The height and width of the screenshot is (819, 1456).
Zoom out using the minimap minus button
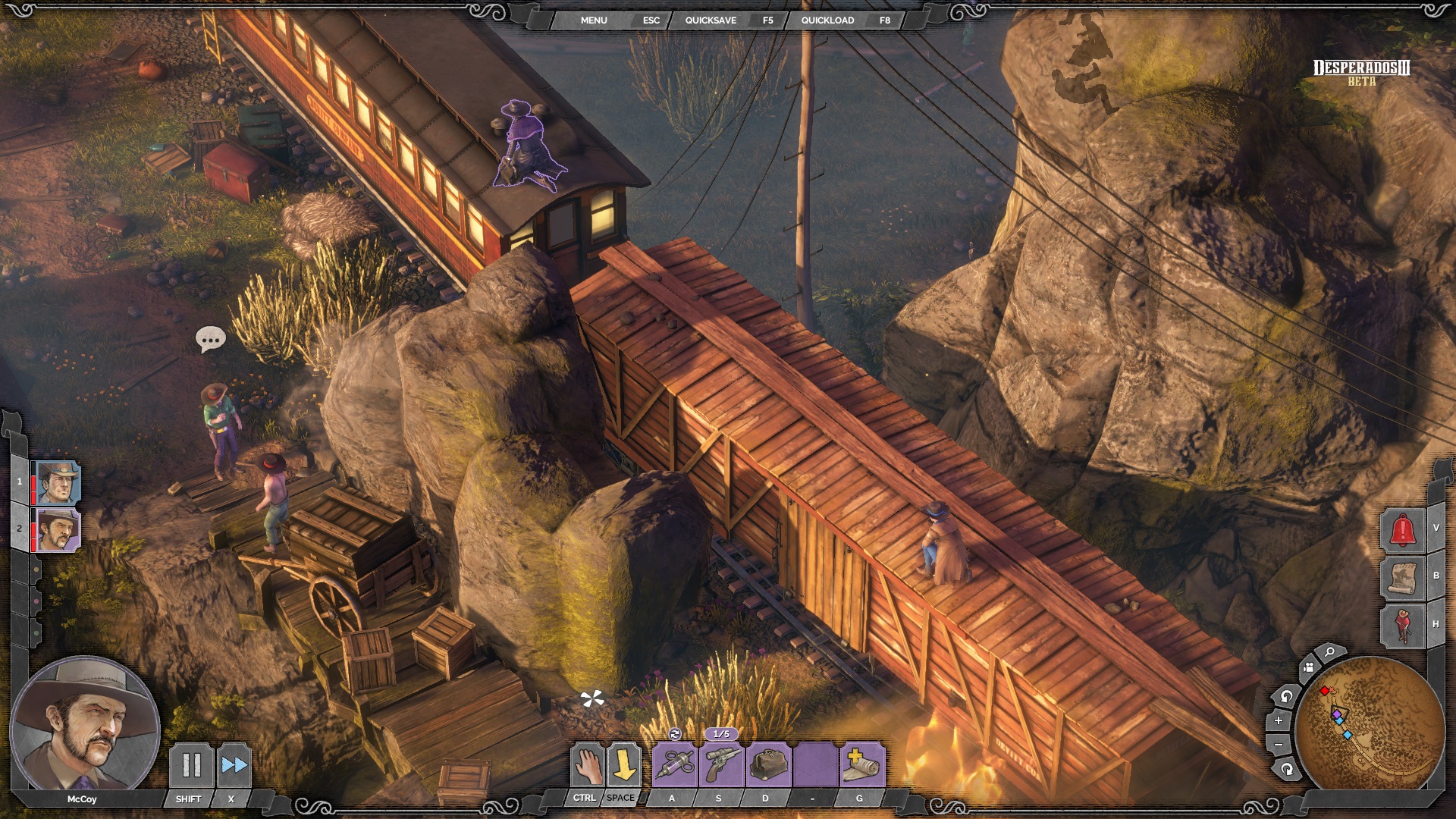click(x=1279, y=745)
